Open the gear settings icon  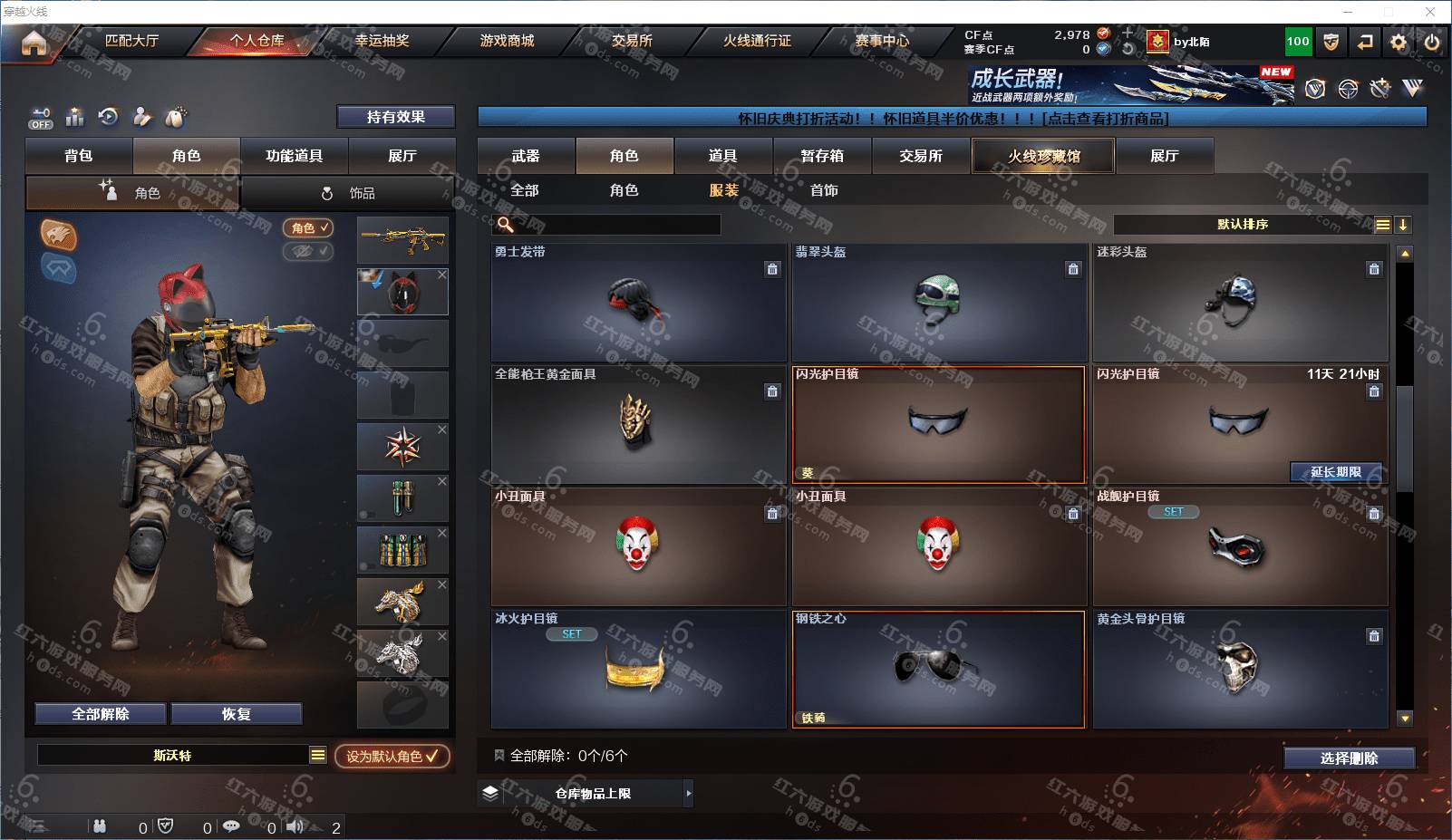(1399, 42)
